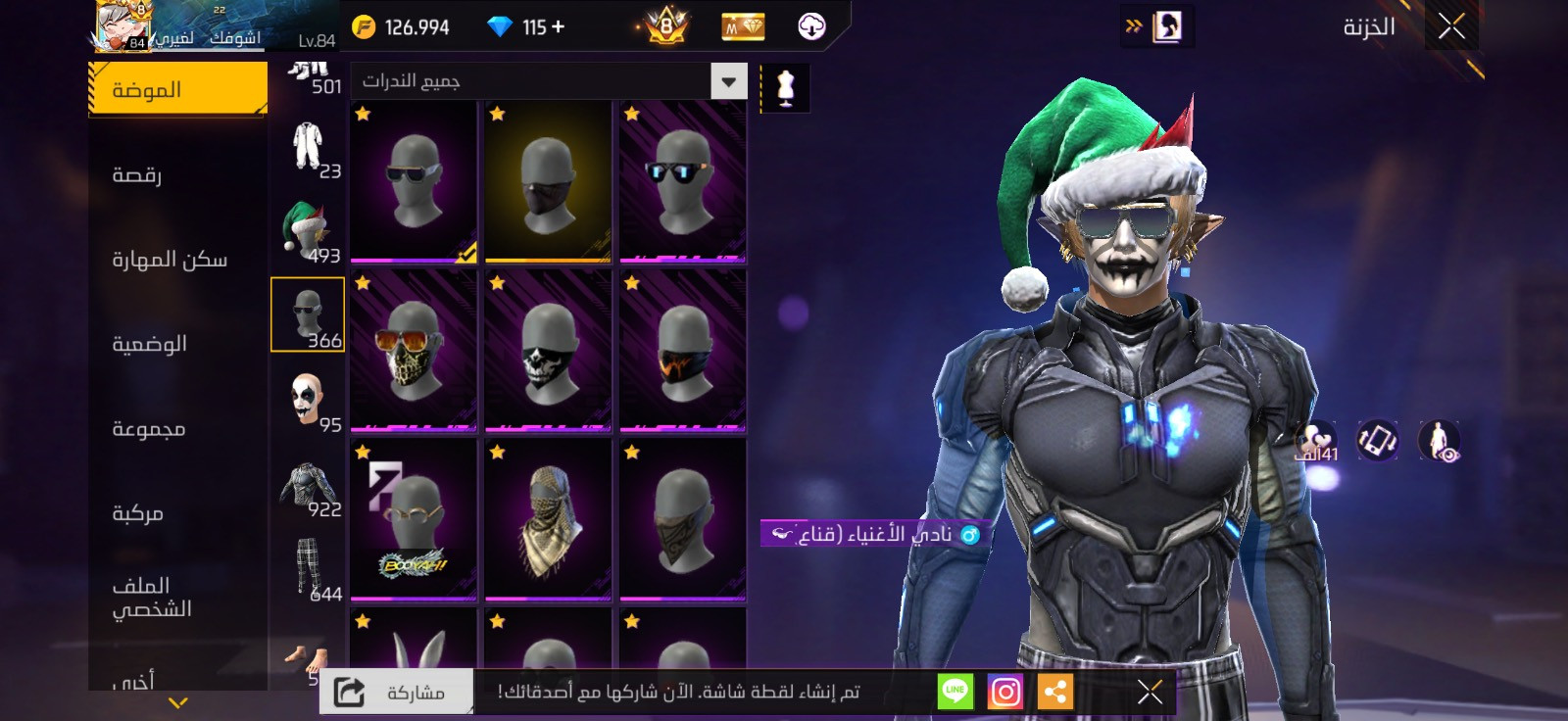Viewport: 1568px width, 721px height.
Task: Close the vault screen
Action: pos(1451,26)
